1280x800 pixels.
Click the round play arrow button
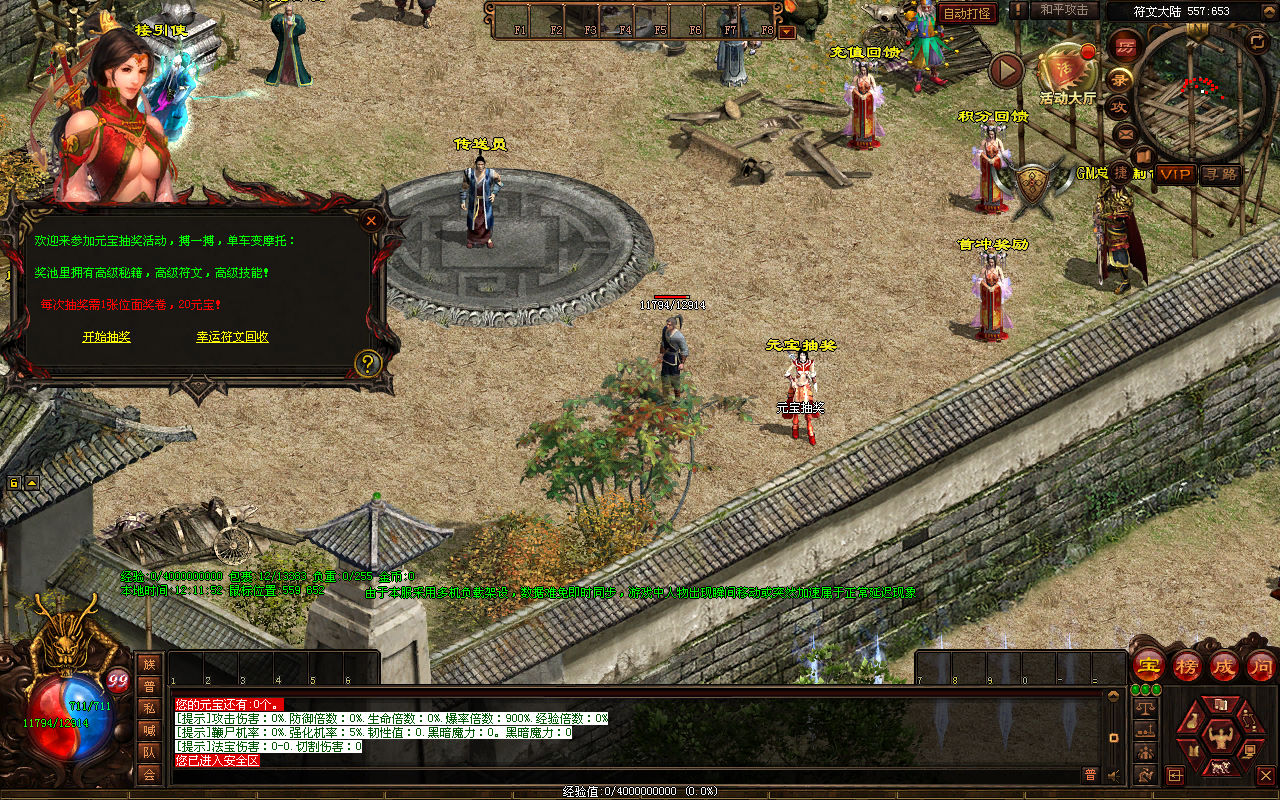point(1006,71)
